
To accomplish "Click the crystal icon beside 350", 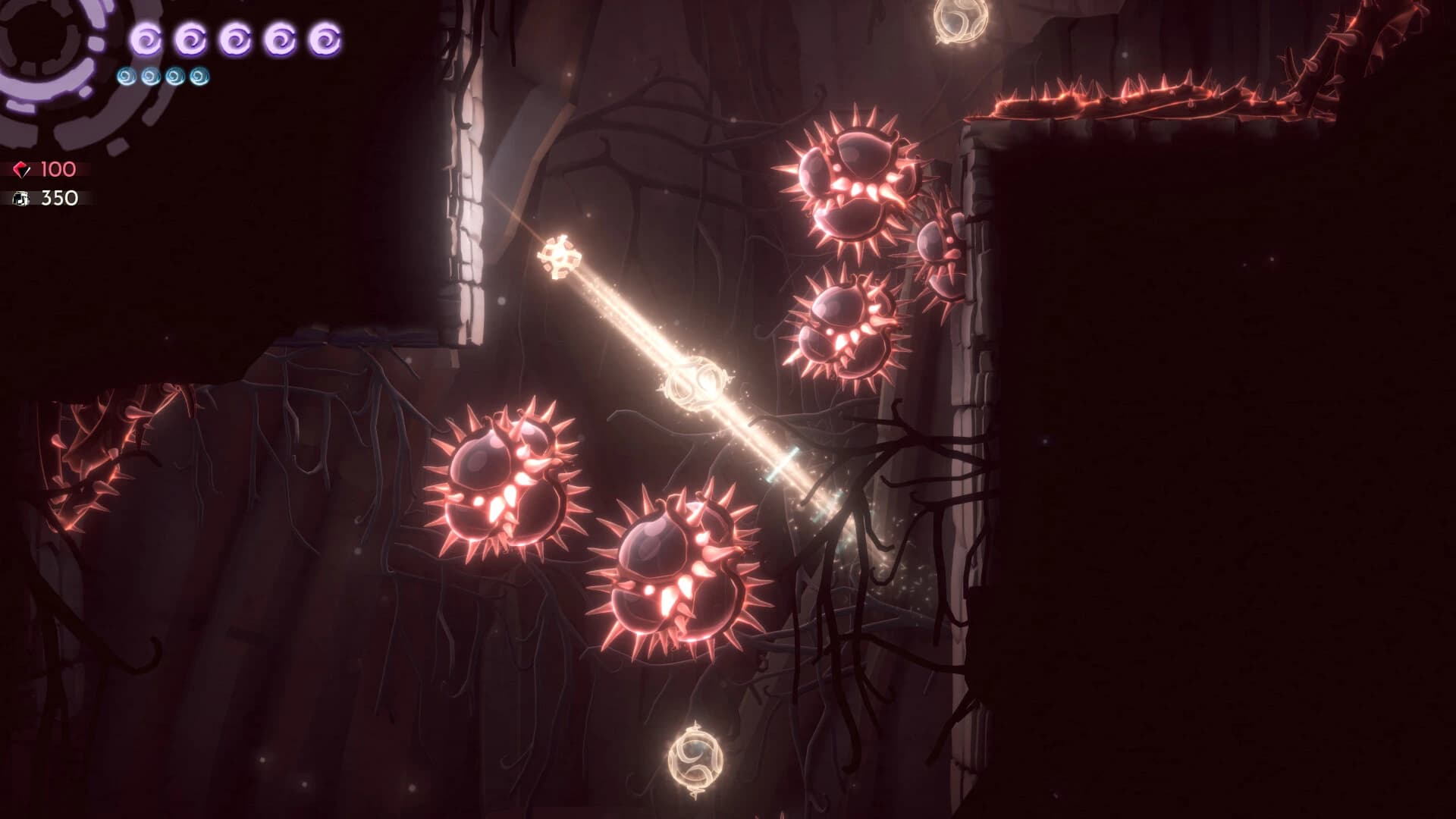I will click(23, 199).
